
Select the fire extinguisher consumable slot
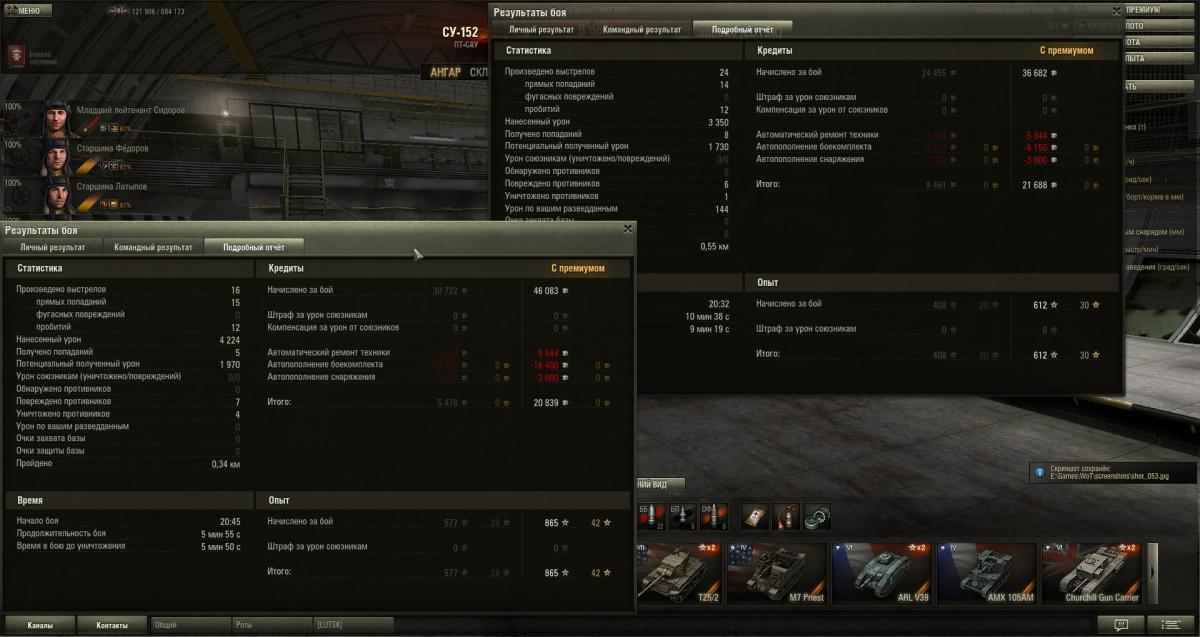[x=785, y=516]
